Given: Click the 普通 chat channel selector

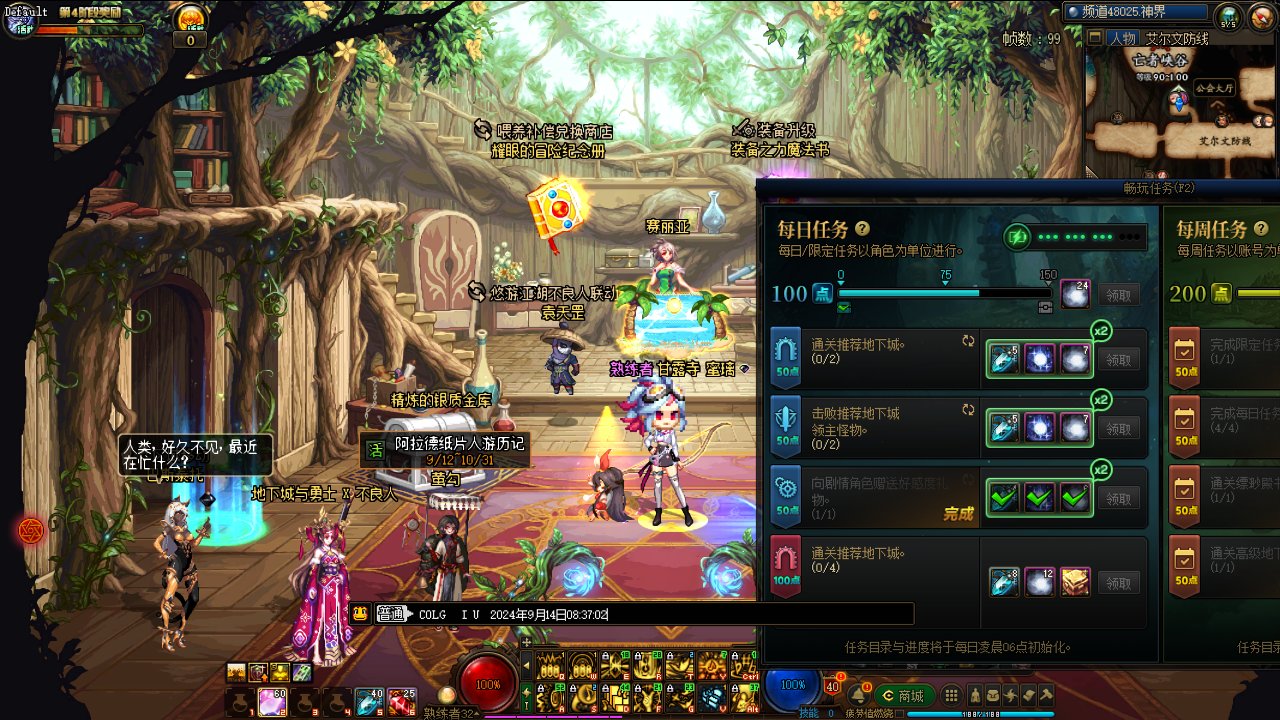Looking at the screenshot, I should click(391, 615).
